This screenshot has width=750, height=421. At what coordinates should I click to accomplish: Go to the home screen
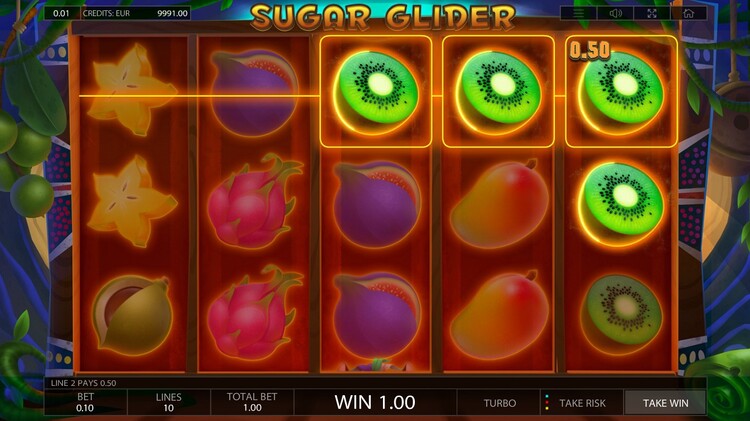pyautogui.click(x=688, y=13)
